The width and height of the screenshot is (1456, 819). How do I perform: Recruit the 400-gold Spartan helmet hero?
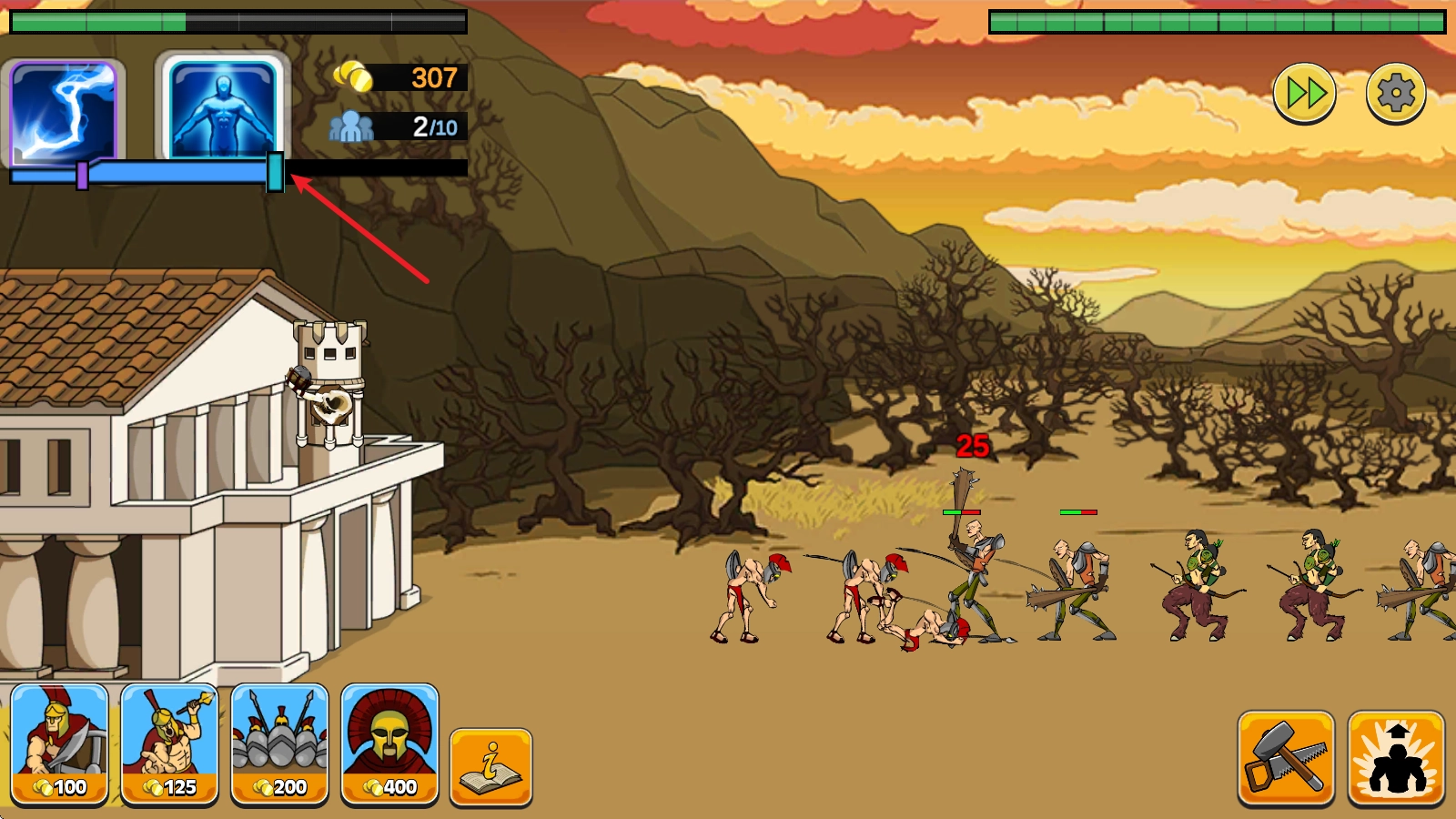(x=389, y=743)
